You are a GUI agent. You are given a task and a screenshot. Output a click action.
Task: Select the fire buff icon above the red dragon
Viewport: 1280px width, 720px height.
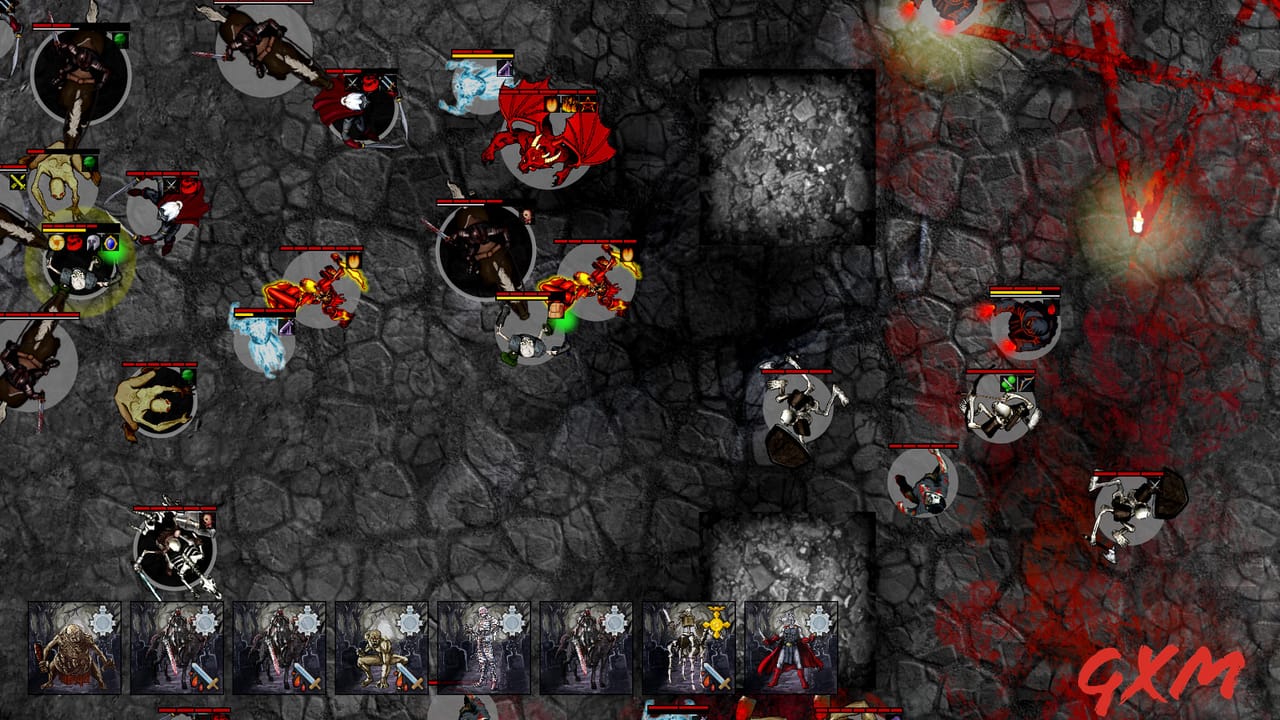[x=551, y=103]
